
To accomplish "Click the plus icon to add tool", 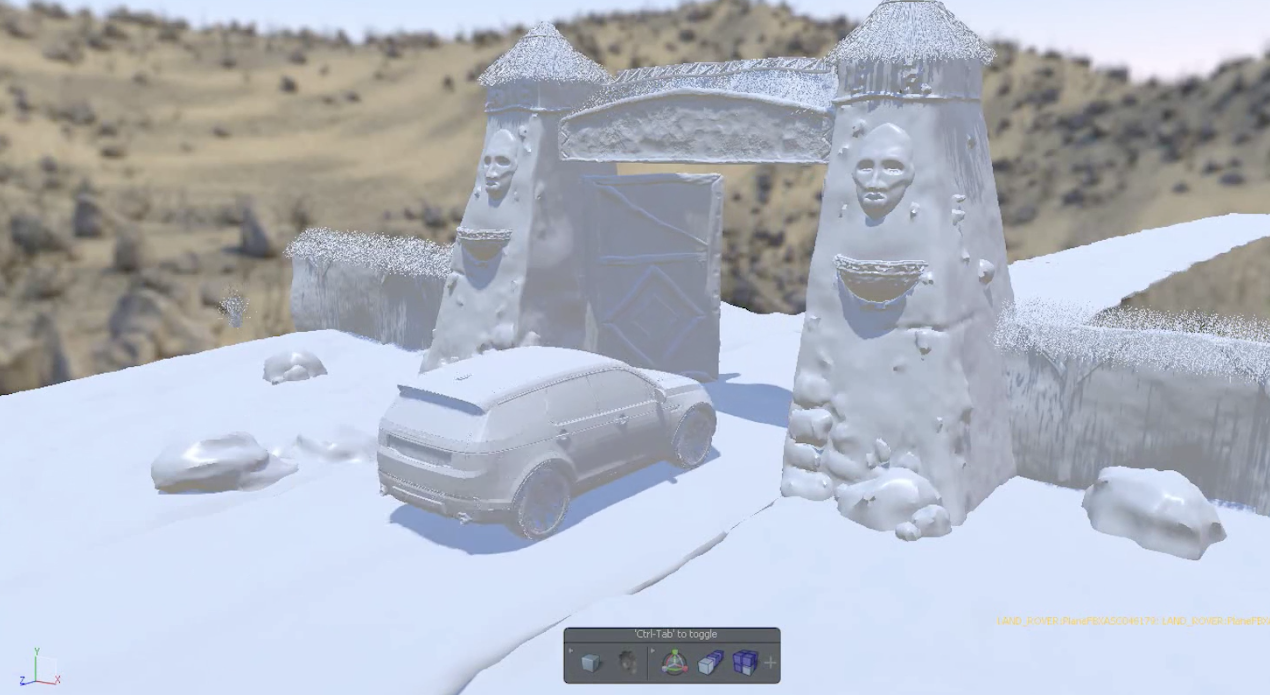I will point(770,662).
